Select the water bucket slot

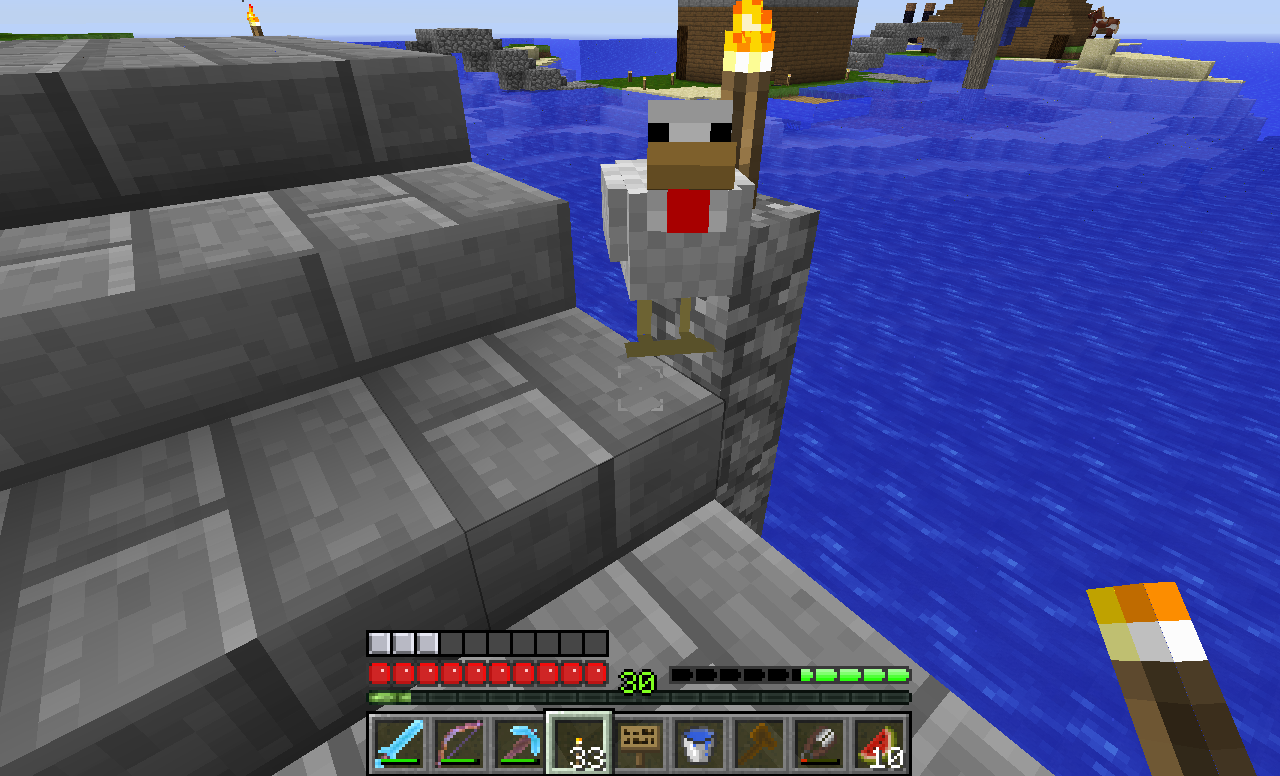698,744
